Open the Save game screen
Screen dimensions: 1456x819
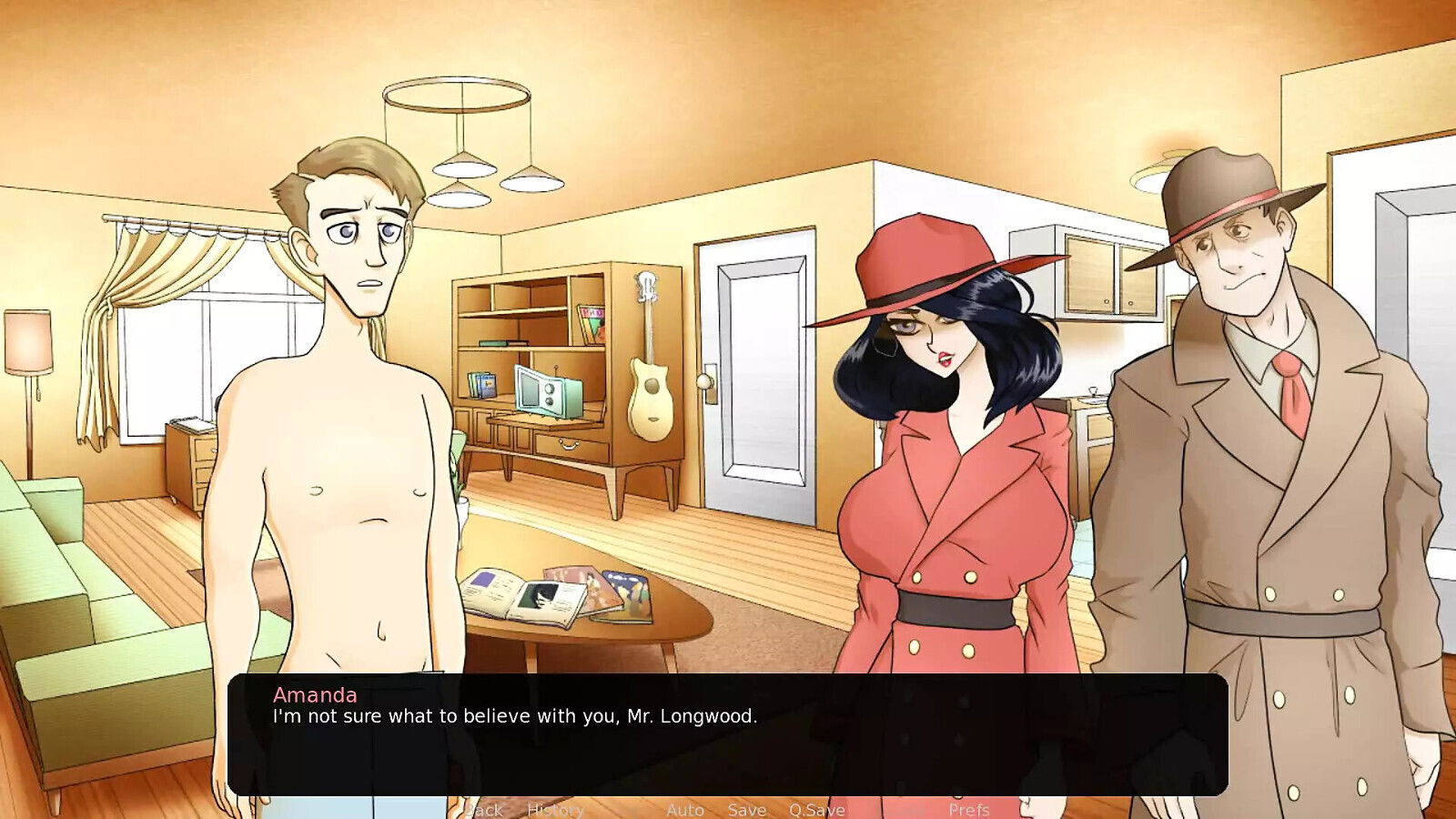(x=746, y=809)
